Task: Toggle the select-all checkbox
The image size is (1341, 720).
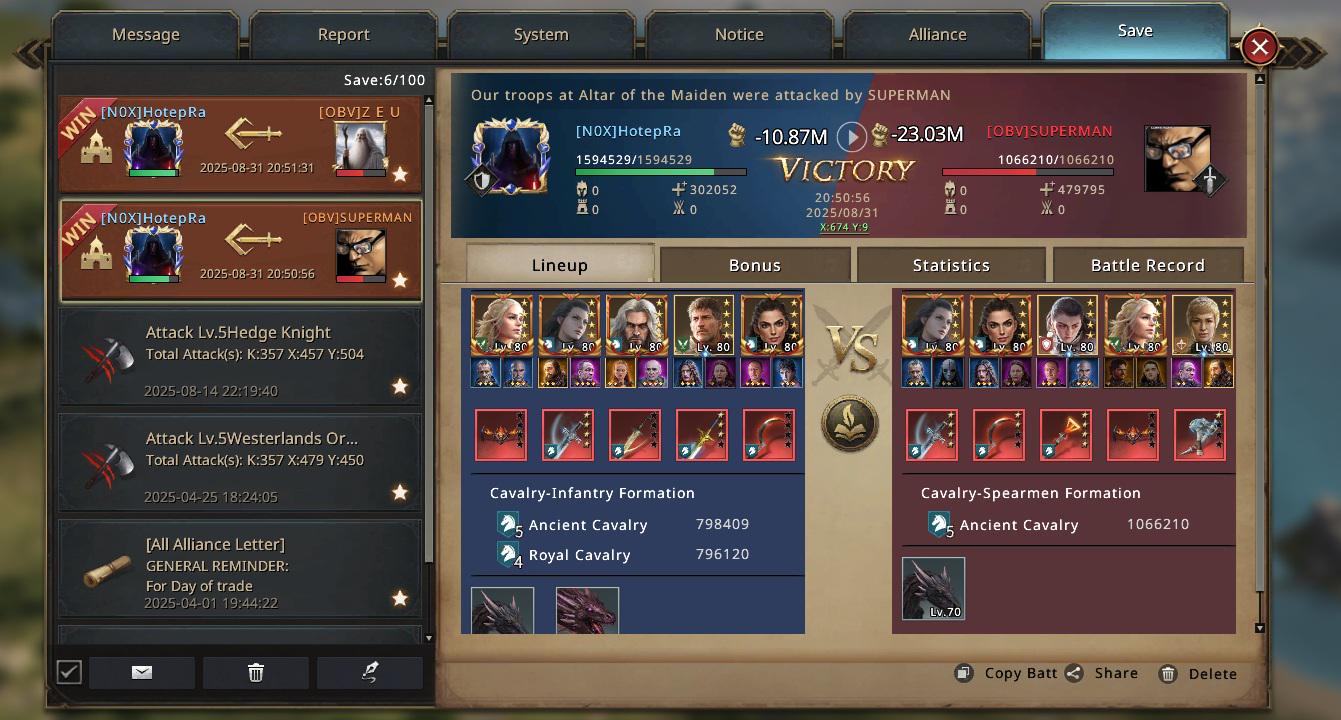Action: click(x=69, y=672)
